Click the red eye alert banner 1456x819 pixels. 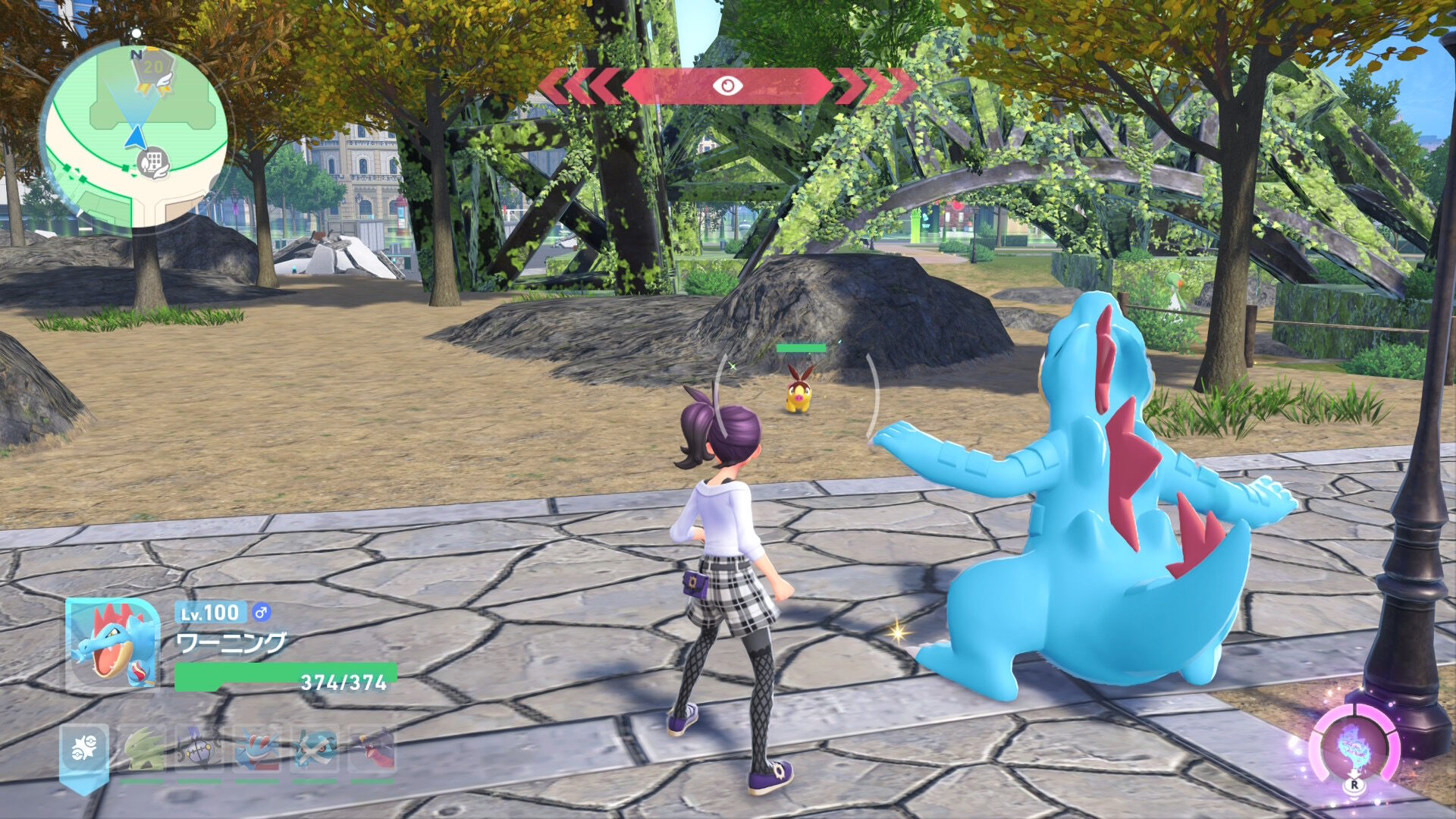726,86
